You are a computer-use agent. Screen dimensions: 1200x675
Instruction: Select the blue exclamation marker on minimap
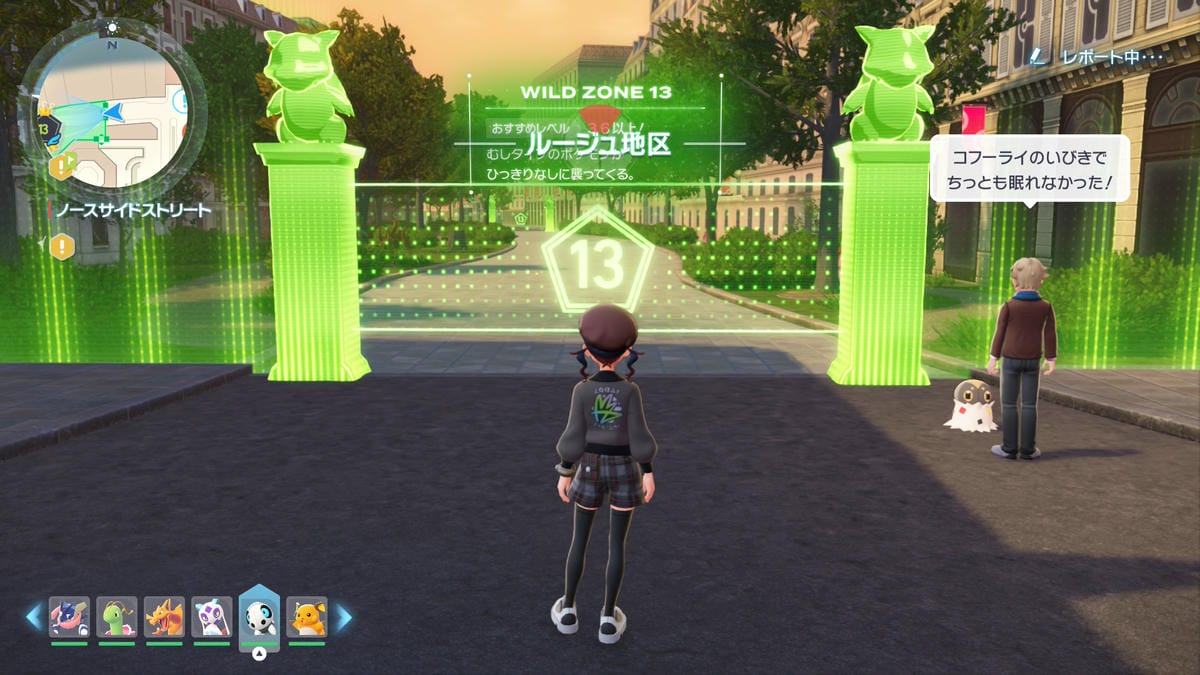coord(180,100)
